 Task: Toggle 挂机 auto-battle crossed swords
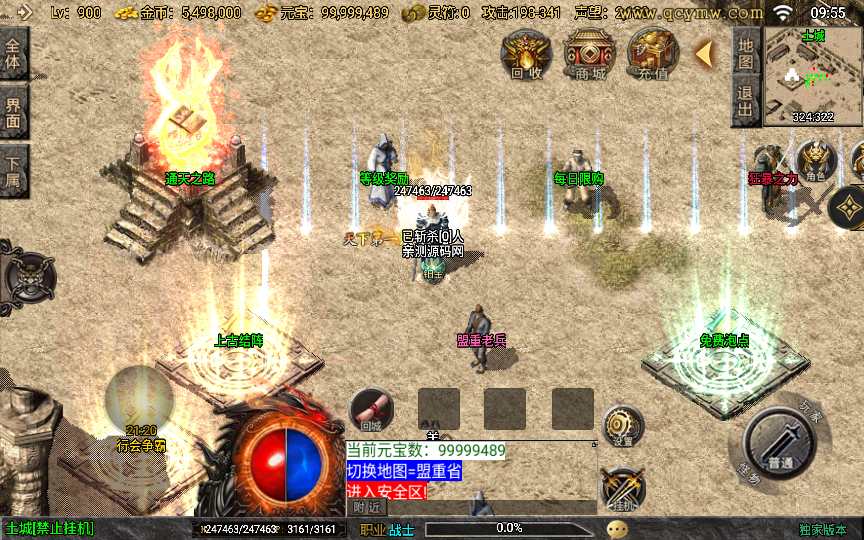click(621, 488)
